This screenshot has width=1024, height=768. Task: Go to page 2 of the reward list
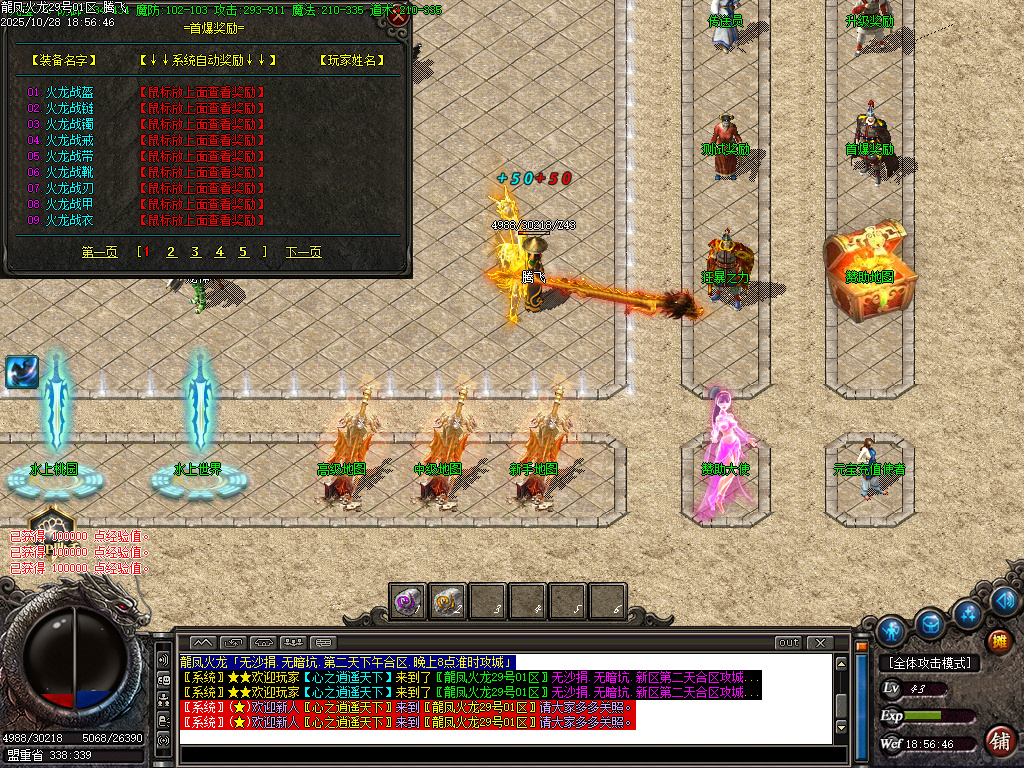coord(171,252)
